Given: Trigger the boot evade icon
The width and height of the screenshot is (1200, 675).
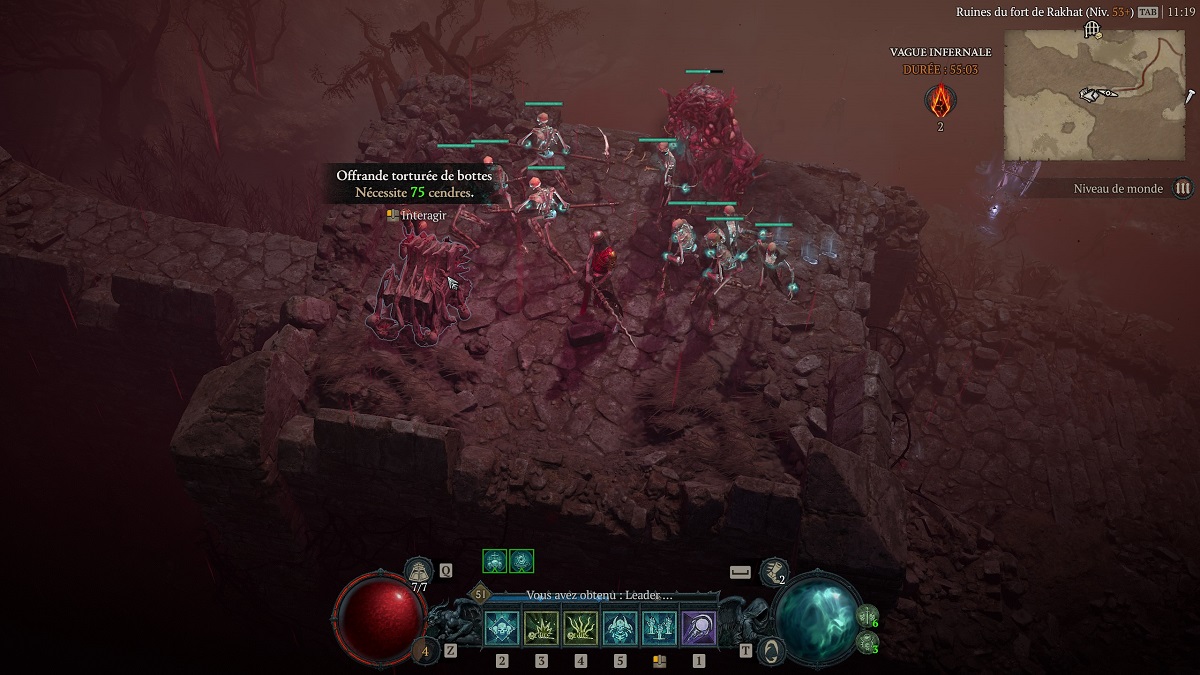Looking at the screenshot, I should click(x=771, y=571).
